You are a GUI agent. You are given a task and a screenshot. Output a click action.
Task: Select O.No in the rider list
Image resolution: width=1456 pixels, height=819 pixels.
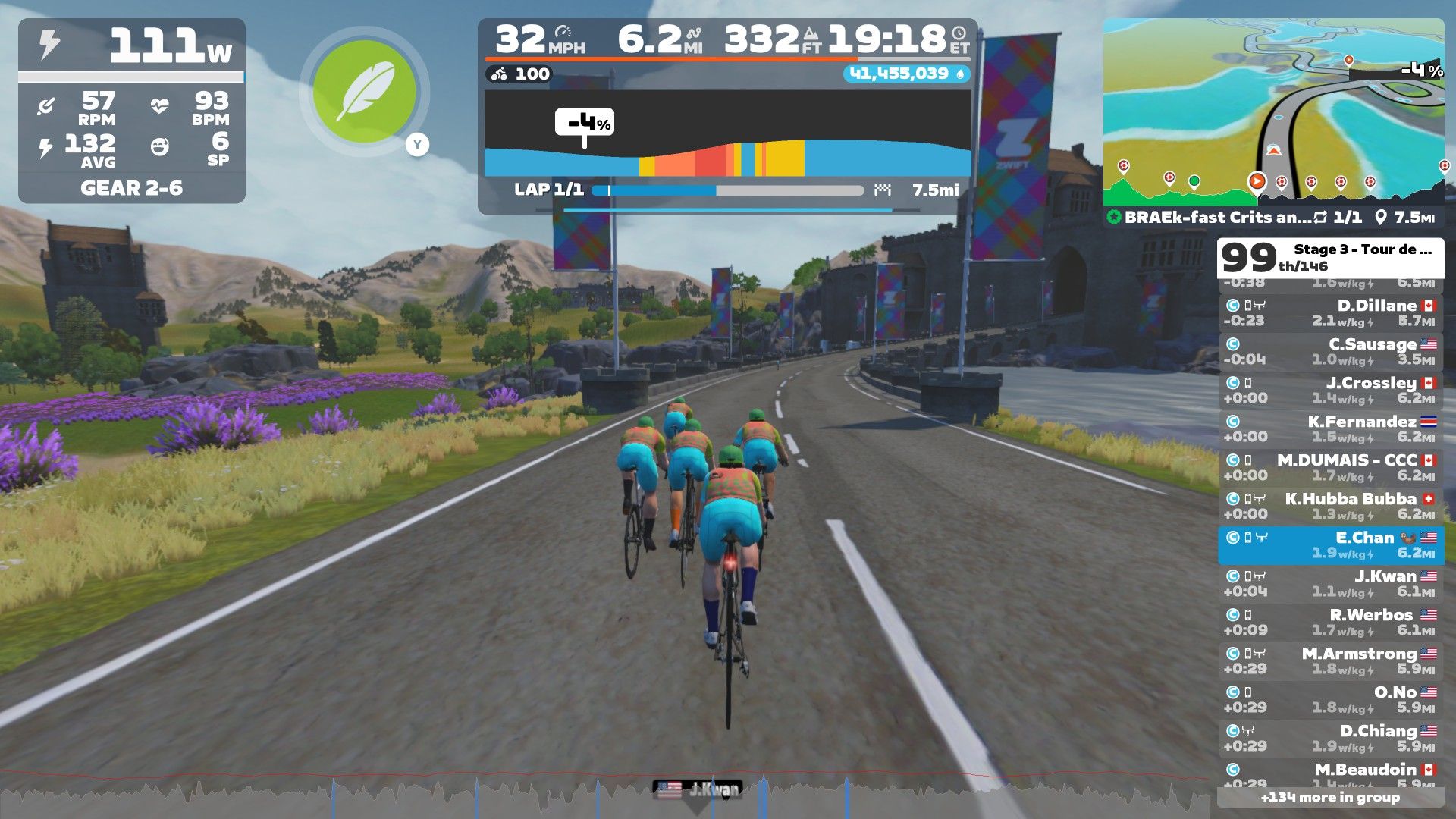(x=1330, y=700)
